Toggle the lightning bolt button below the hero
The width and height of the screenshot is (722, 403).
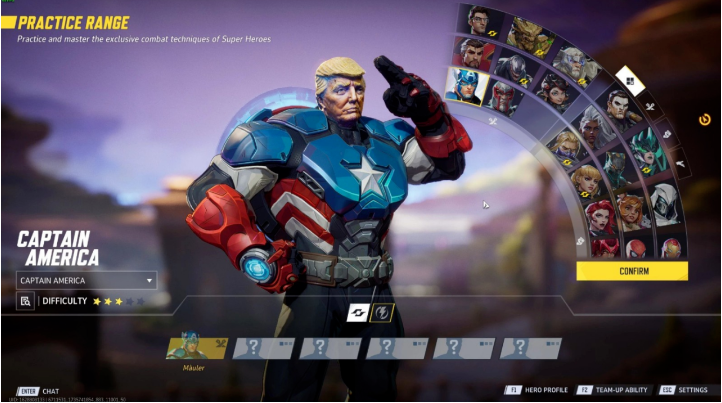383,313
